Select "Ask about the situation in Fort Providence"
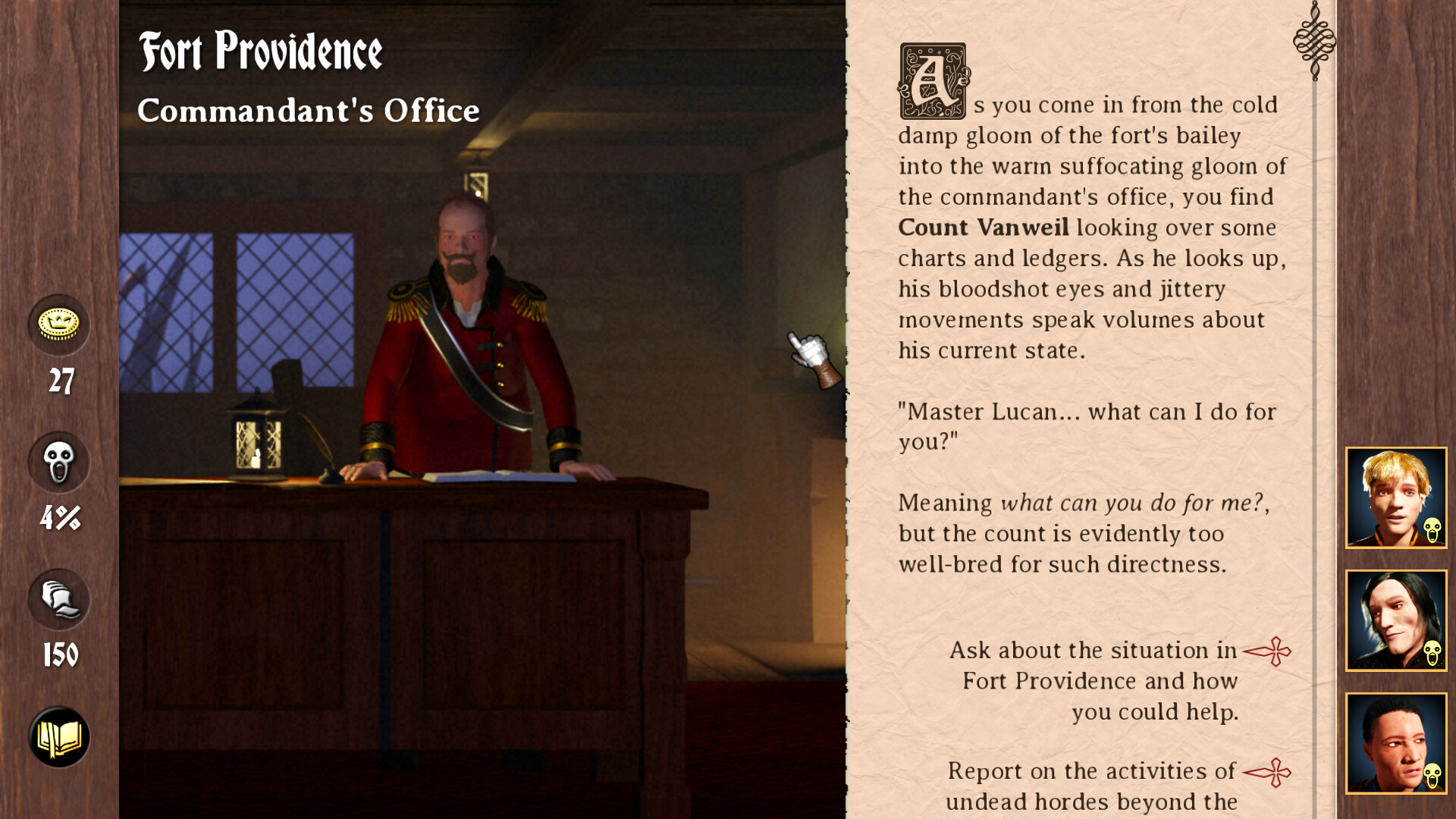1456x819 pixels. (1100, 680)
